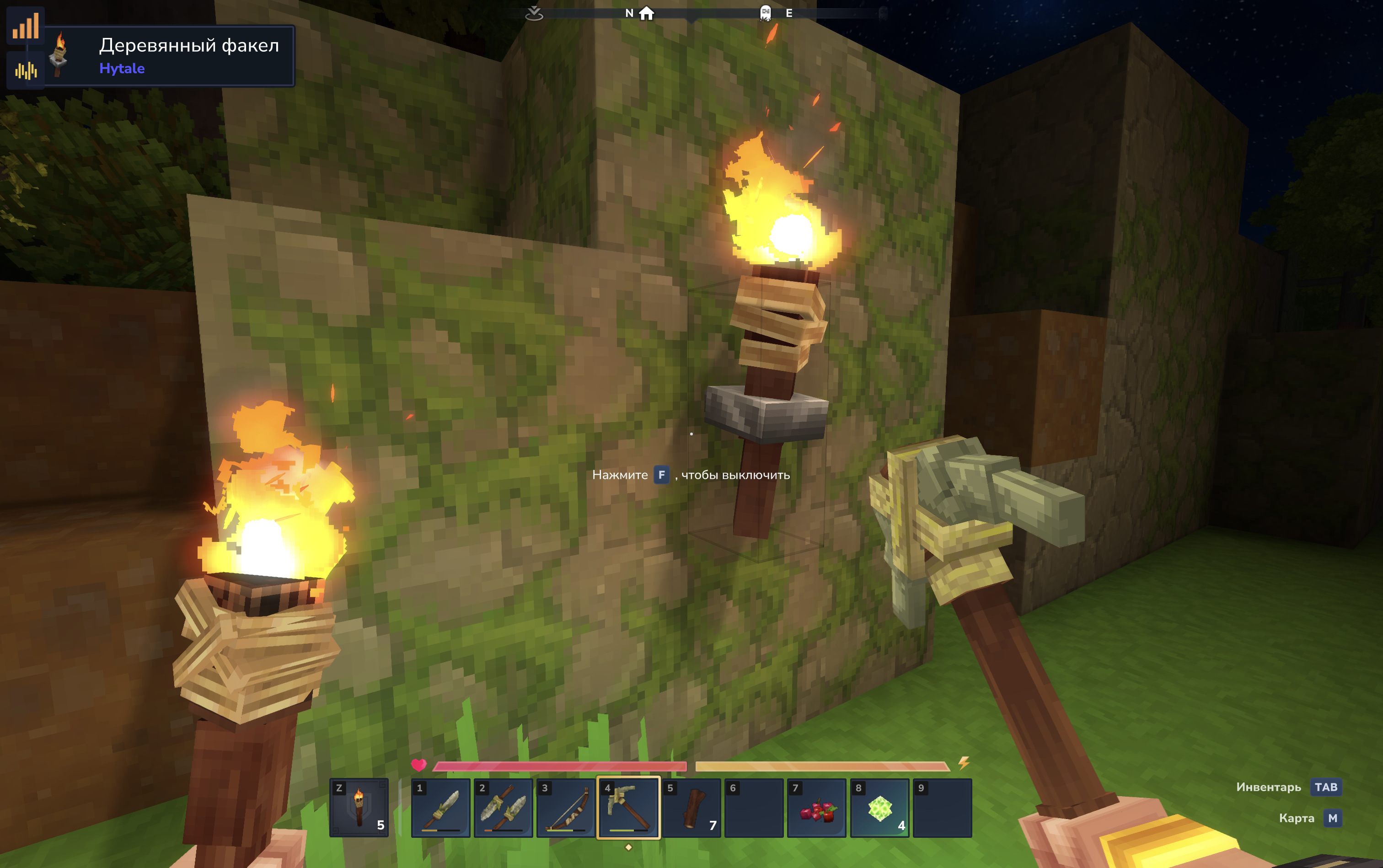Image resolution: width=1383 pixels, height=868 pixels.
Task: Select the red berries in slot 7
Action: pyautogui.click(x=816, y=808)
